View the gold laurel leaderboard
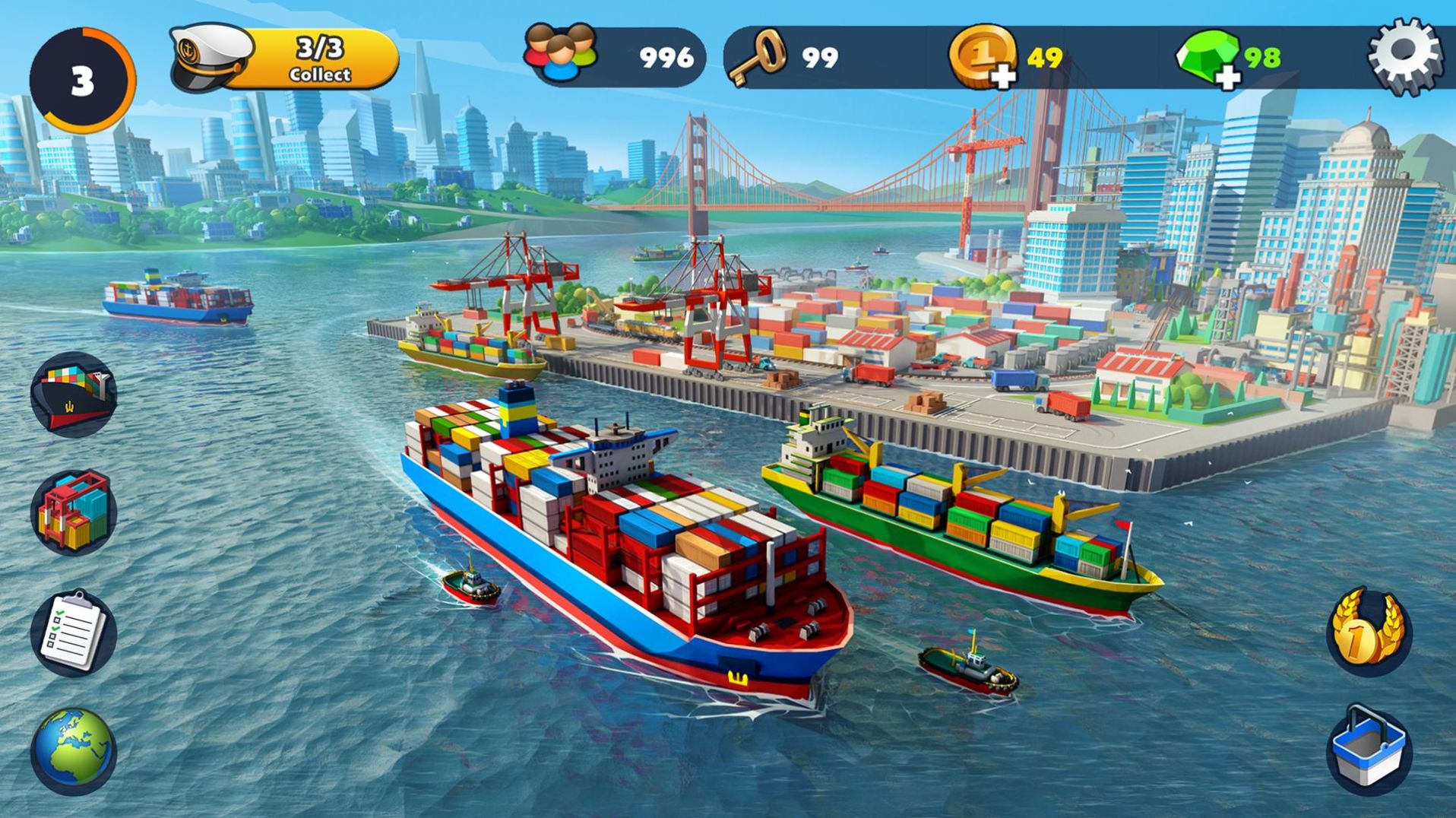This screenshot has height=818, width=1456. click(1368, 631)
